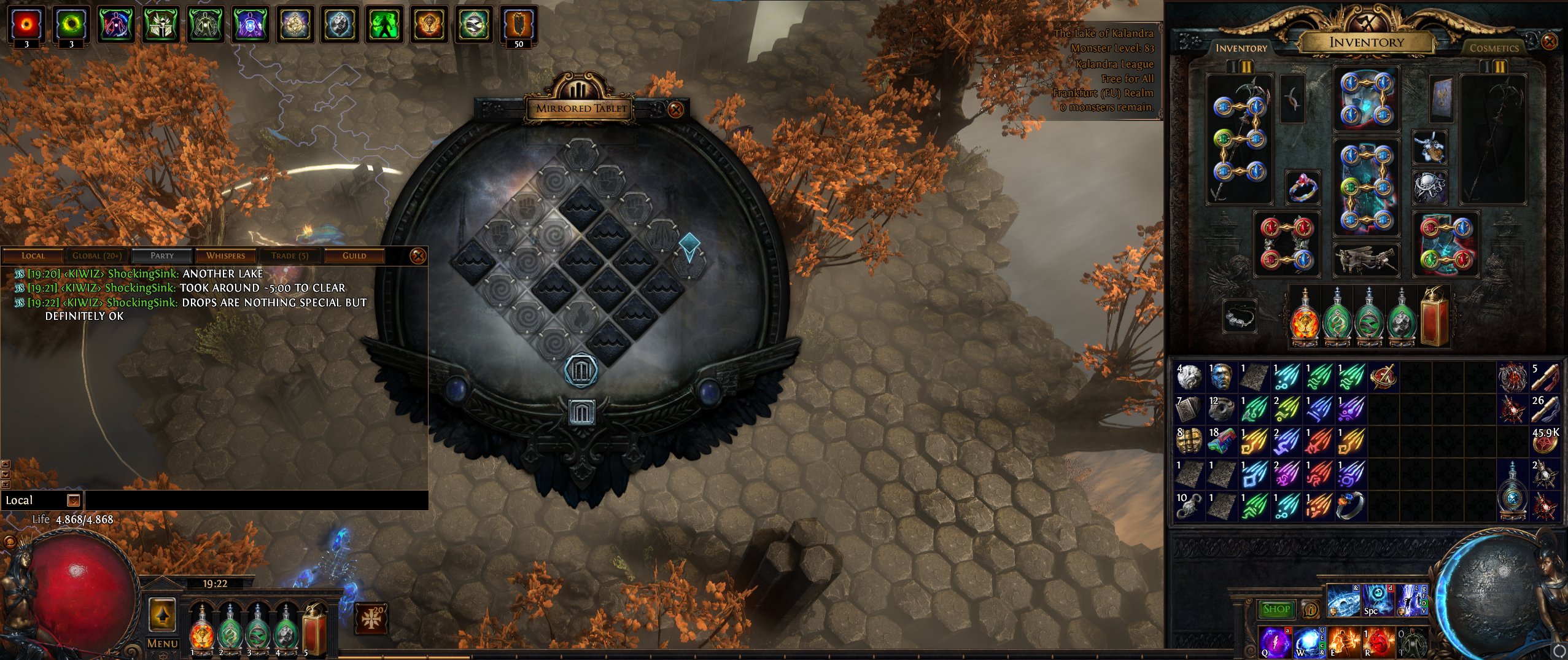Open the Local chat channel dropdown
Screen dimensions: 1568x660
[73, 500]
